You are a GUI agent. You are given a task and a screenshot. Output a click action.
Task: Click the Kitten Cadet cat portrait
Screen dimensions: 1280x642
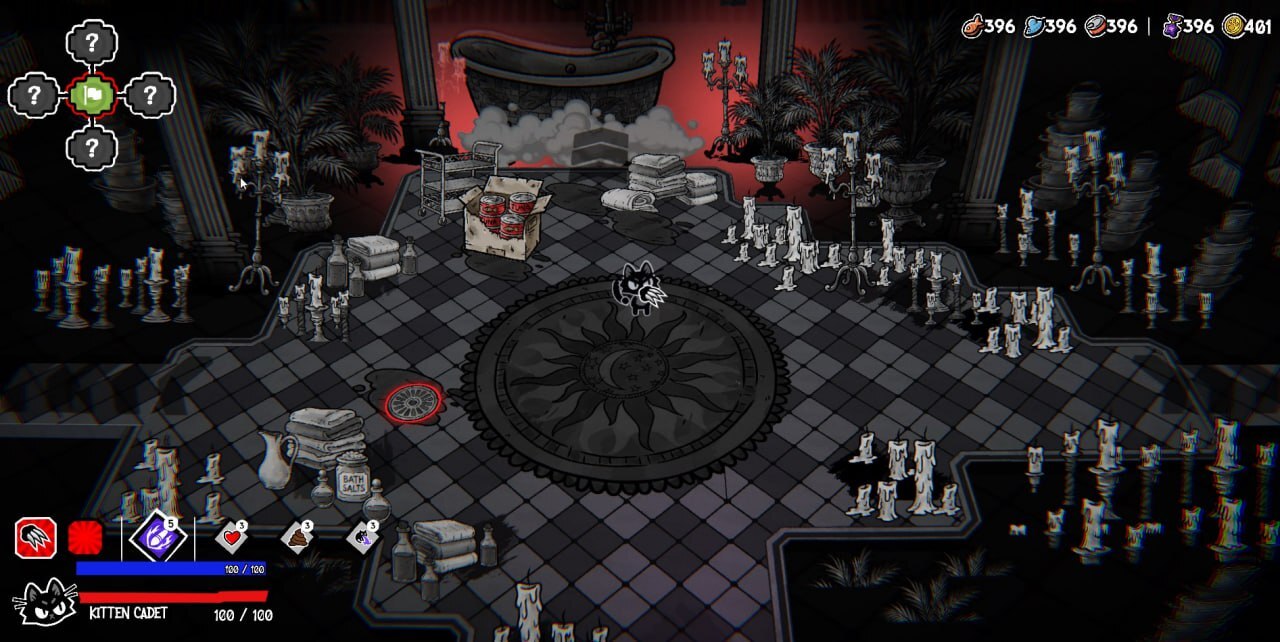[44, 603]
